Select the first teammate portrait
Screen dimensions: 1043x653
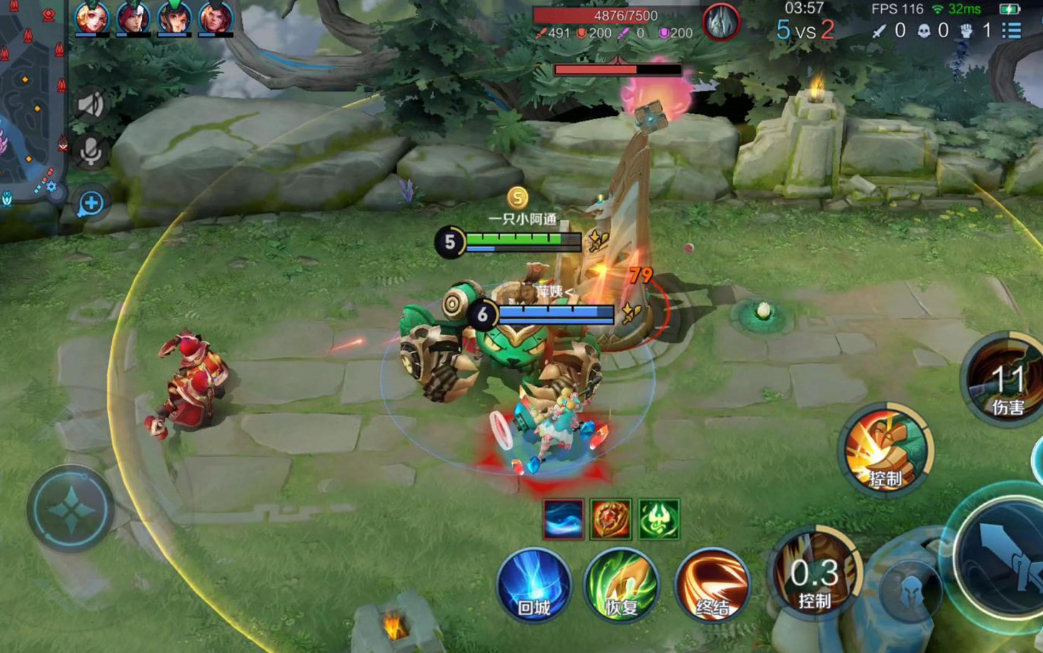[x=92, y=18]
